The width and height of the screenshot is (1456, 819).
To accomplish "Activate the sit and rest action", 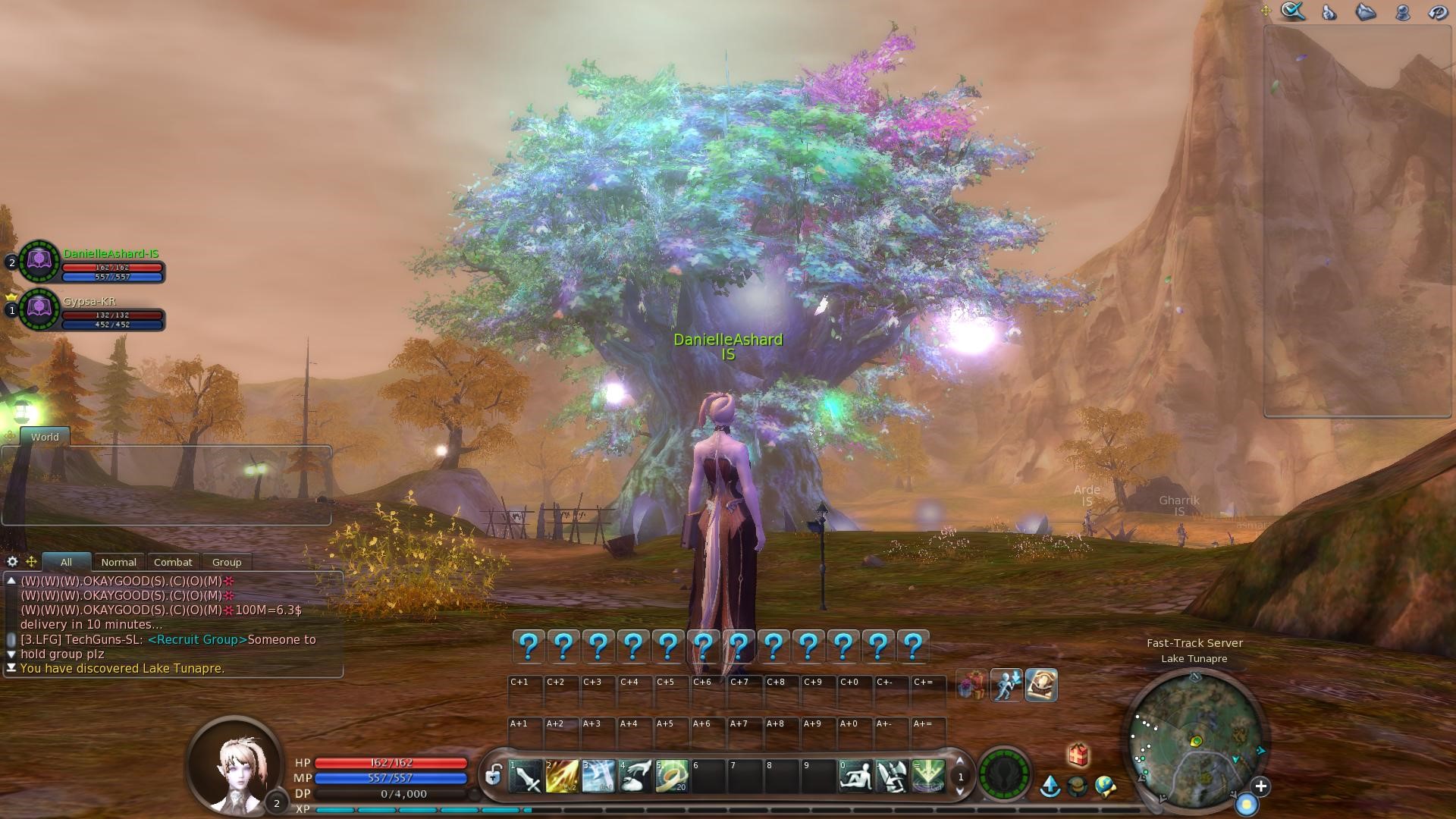I will pos(855,777).
